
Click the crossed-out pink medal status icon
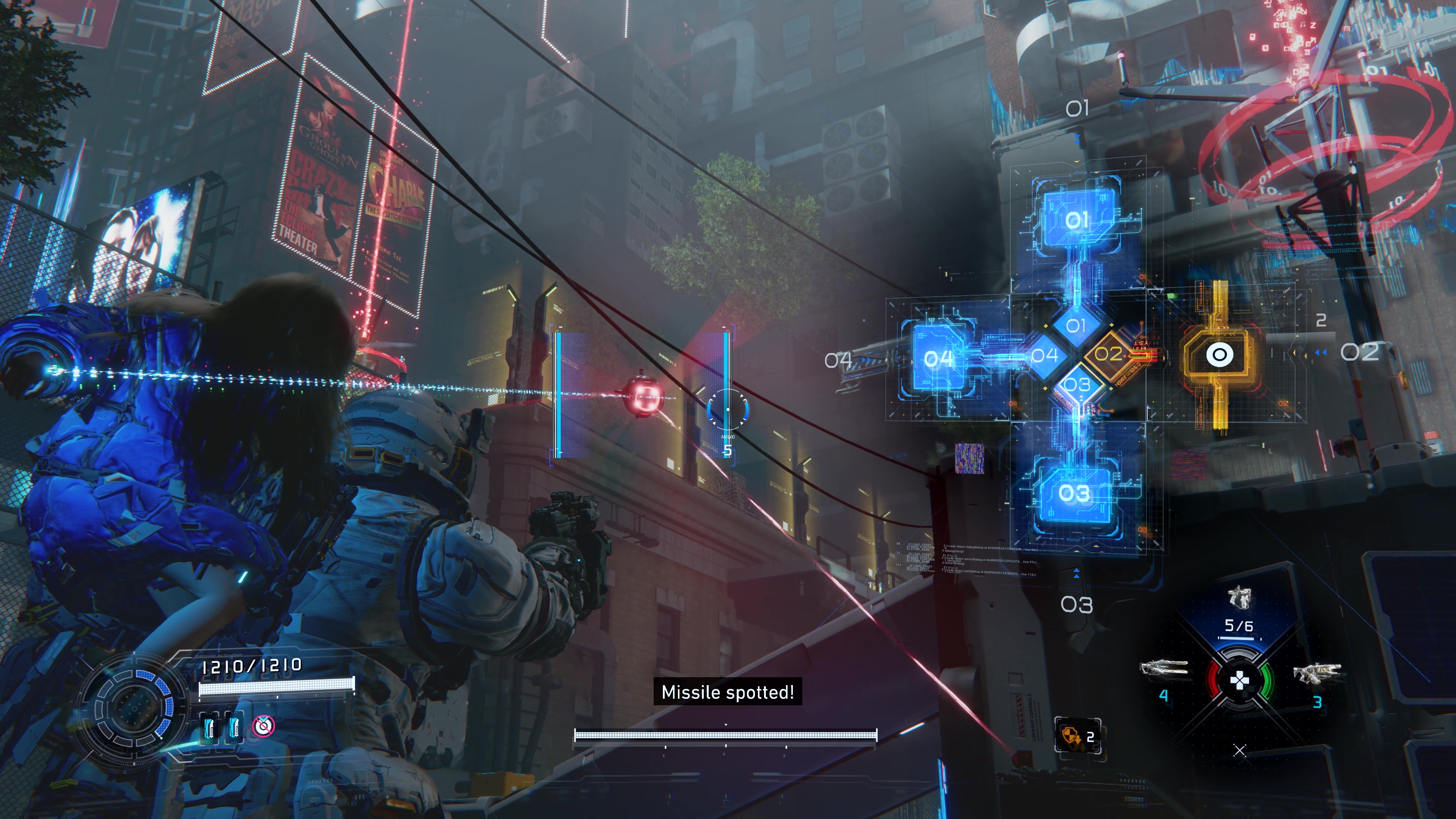(x=263, y=726)
